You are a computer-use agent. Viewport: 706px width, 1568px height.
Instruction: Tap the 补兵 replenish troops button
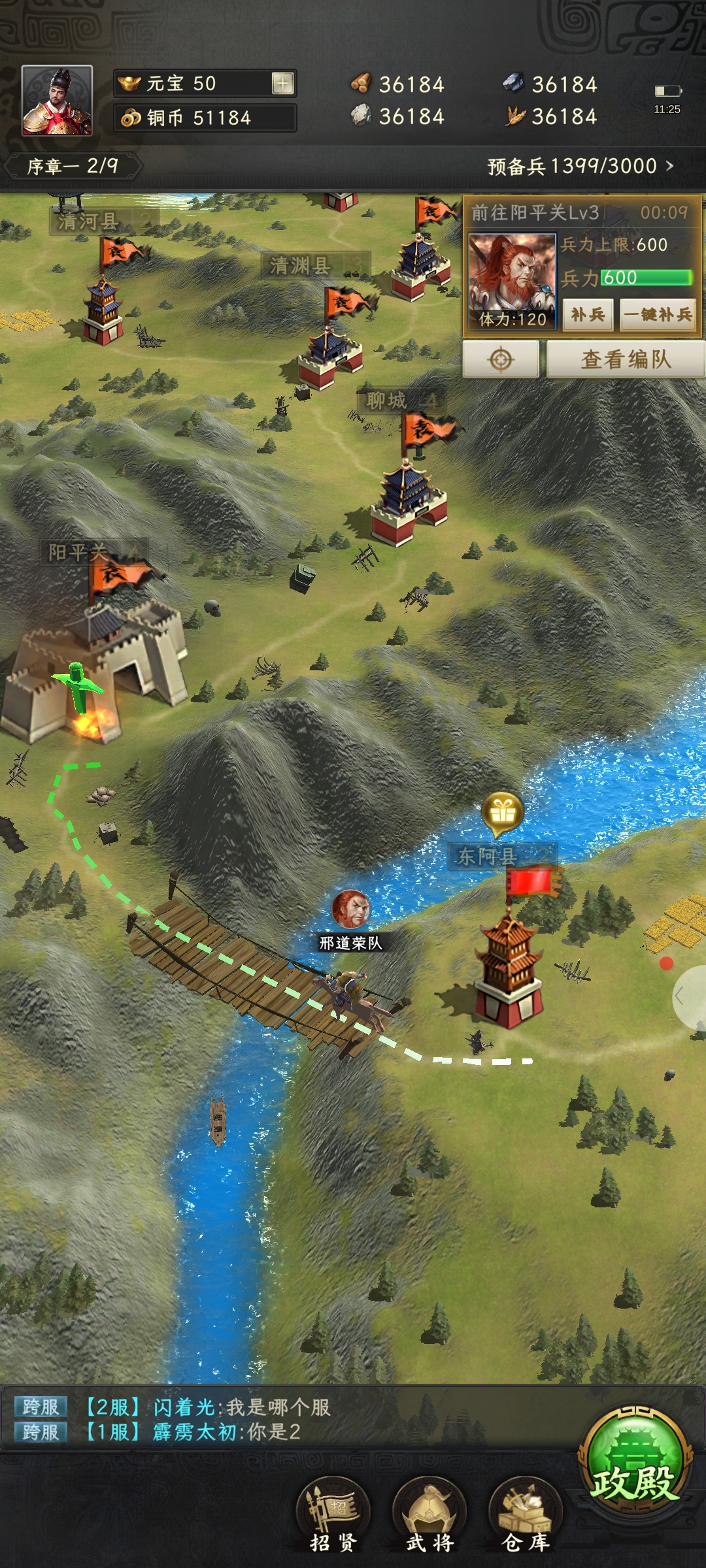[588, 314]
